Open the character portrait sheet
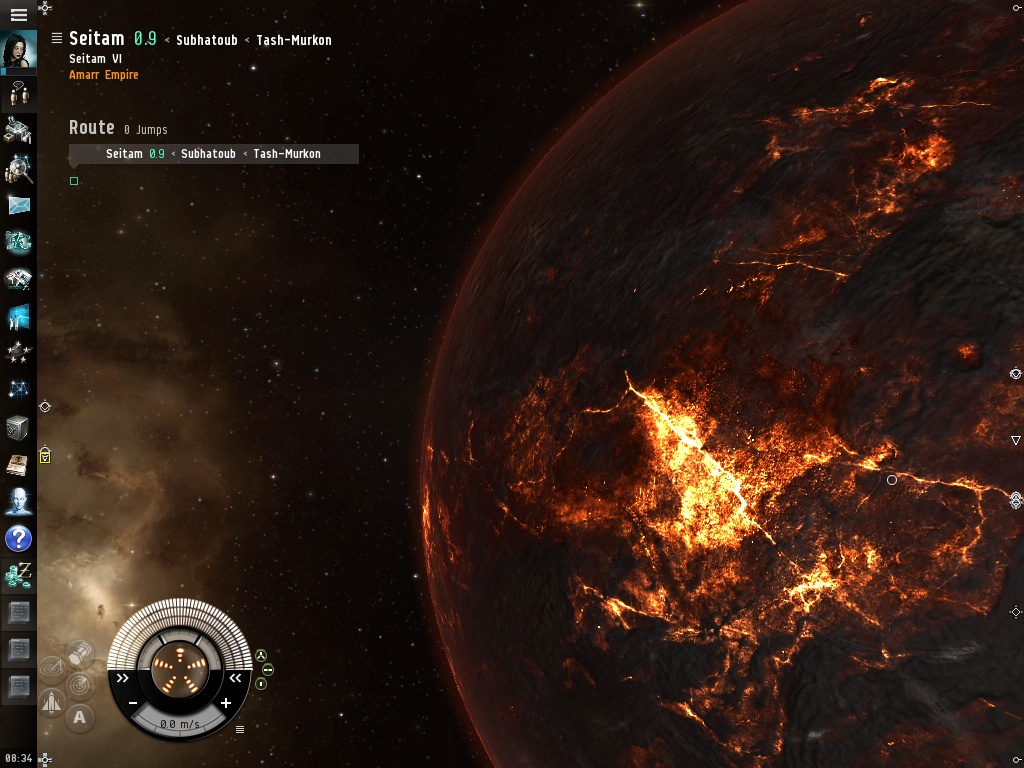The width and height of the screenshot is (1024, 768). [x=18, y=52]
